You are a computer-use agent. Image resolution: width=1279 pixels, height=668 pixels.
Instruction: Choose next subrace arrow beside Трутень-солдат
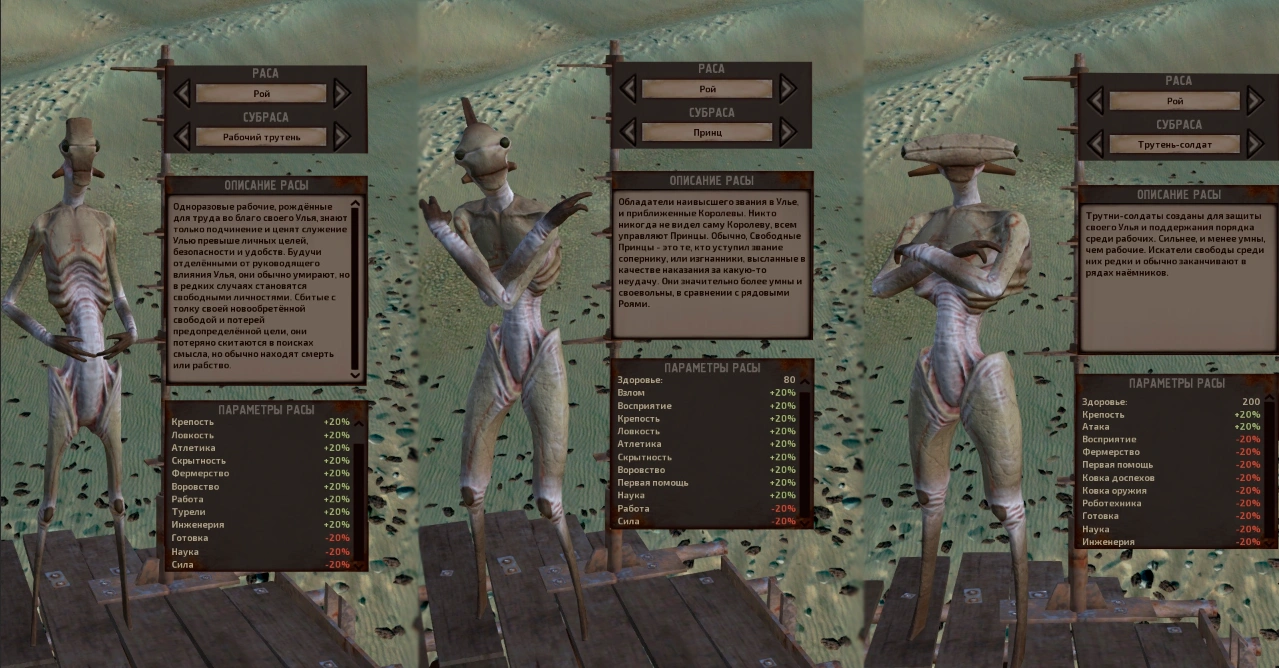point(1254,144)
